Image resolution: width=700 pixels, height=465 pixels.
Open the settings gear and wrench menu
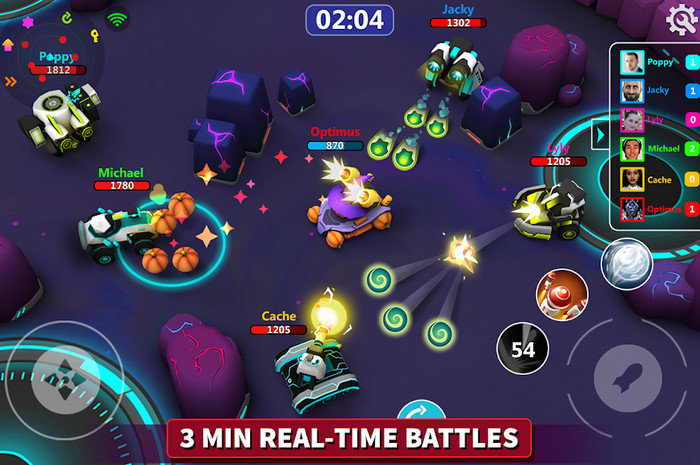(681, 19)
